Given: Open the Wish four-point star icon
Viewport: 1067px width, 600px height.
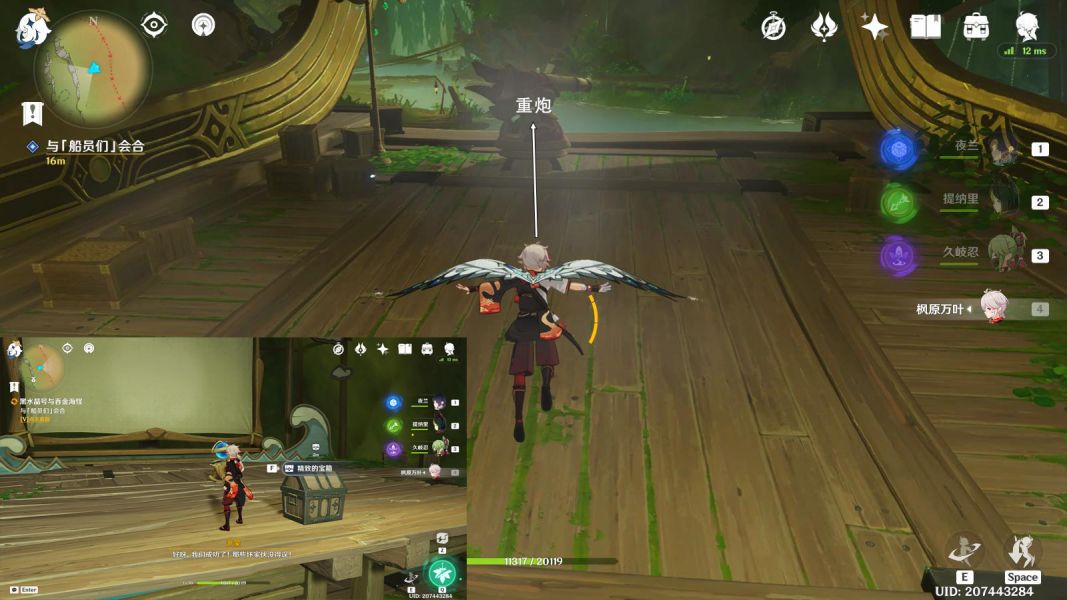Looking at the screenshot, I should pyautogui.click(x=875, y=27).
